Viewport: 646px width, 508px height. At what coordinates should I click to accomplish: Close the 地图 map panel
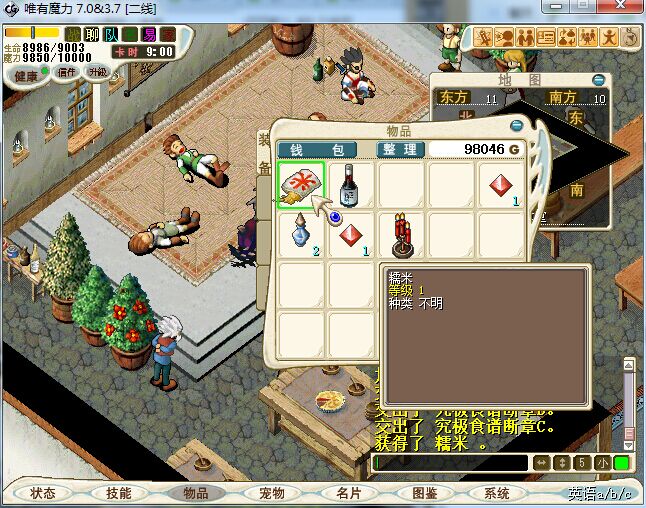598,80
